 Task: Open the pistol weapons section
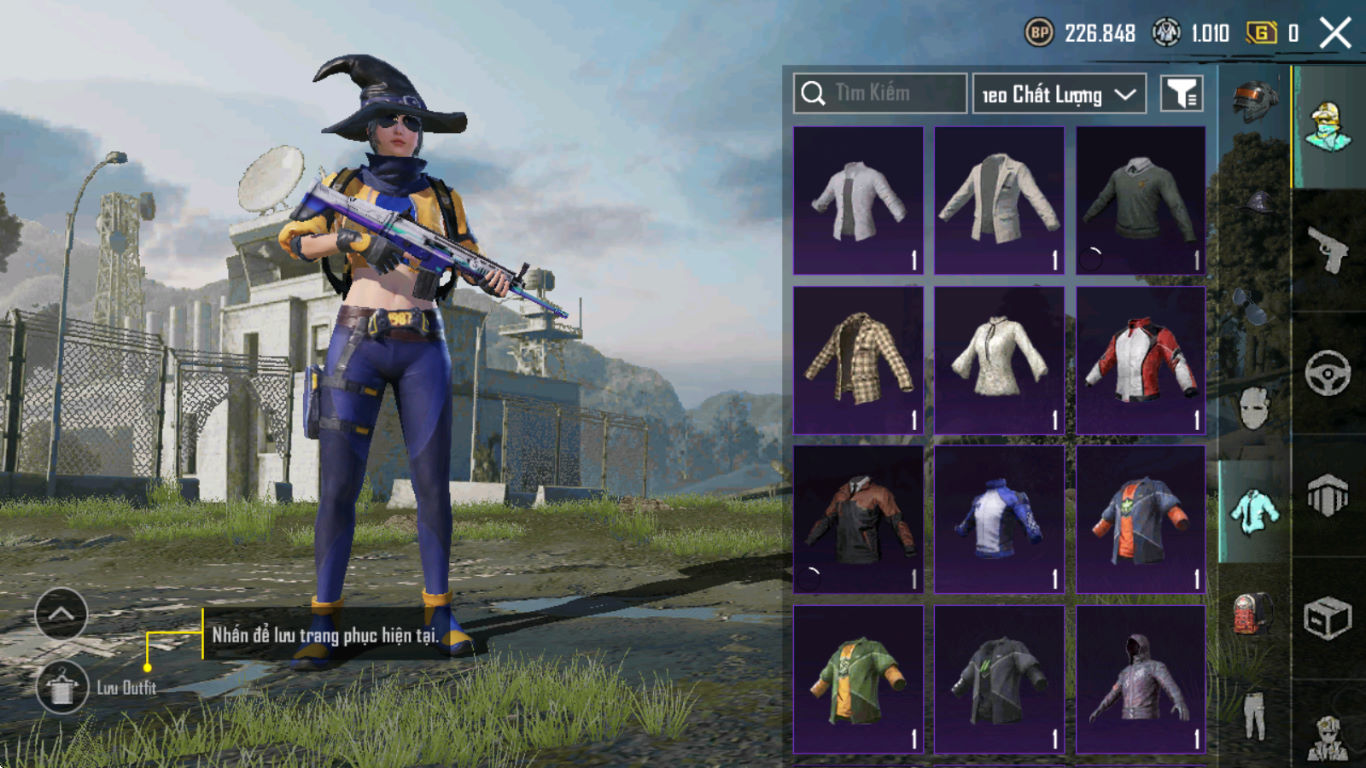(x=1329, y=250)
